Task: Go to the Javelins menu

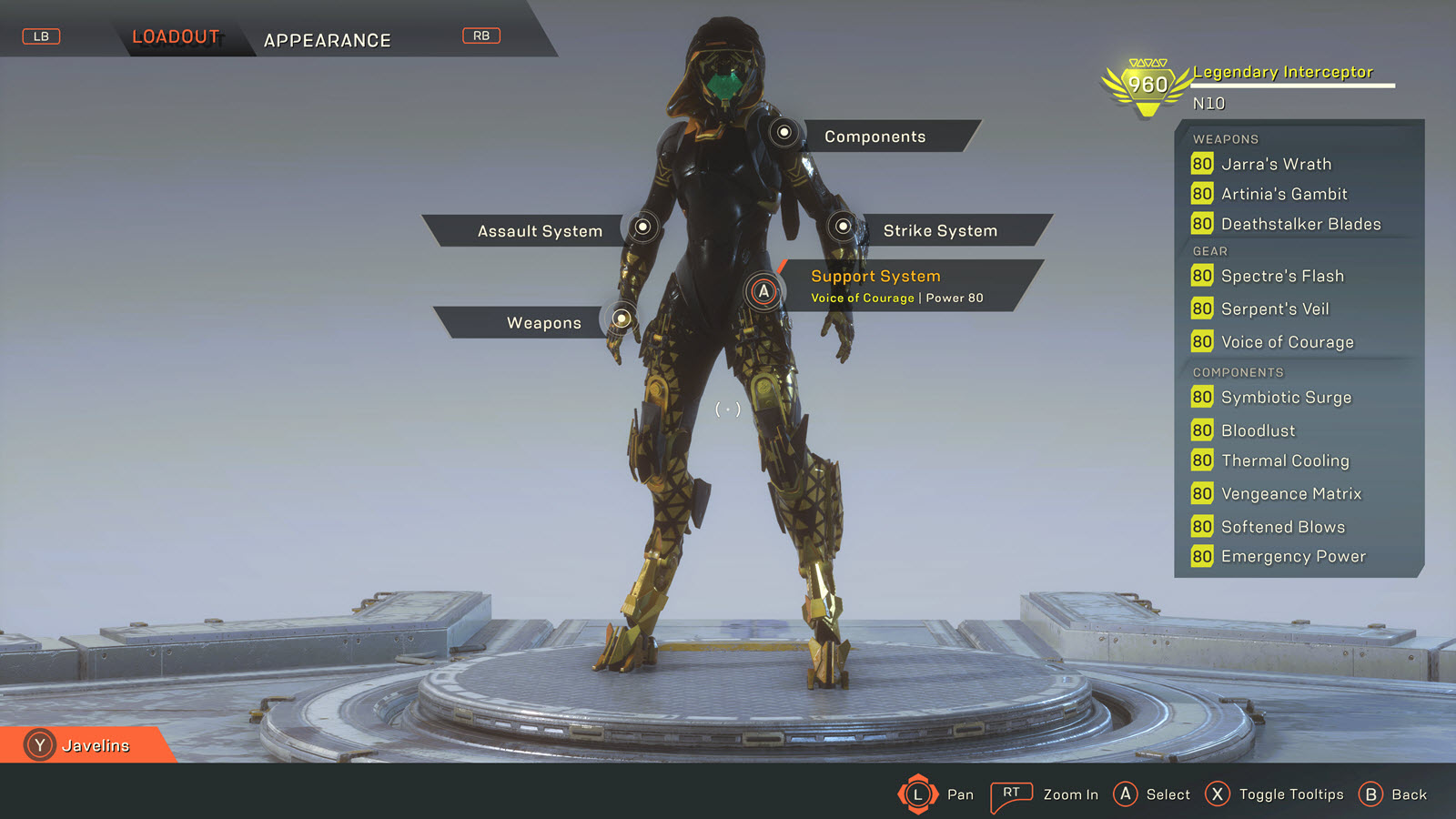Action: 95,745
